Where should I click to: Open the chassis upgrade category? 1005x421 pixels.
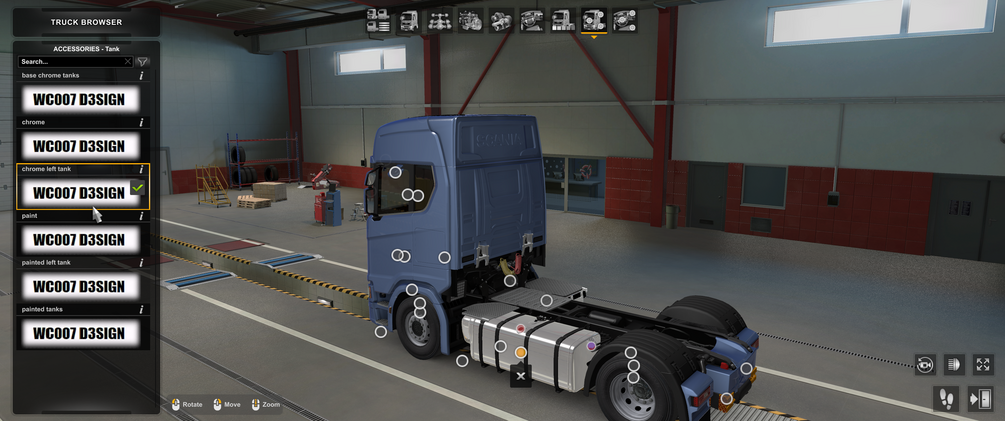(440, 20)
